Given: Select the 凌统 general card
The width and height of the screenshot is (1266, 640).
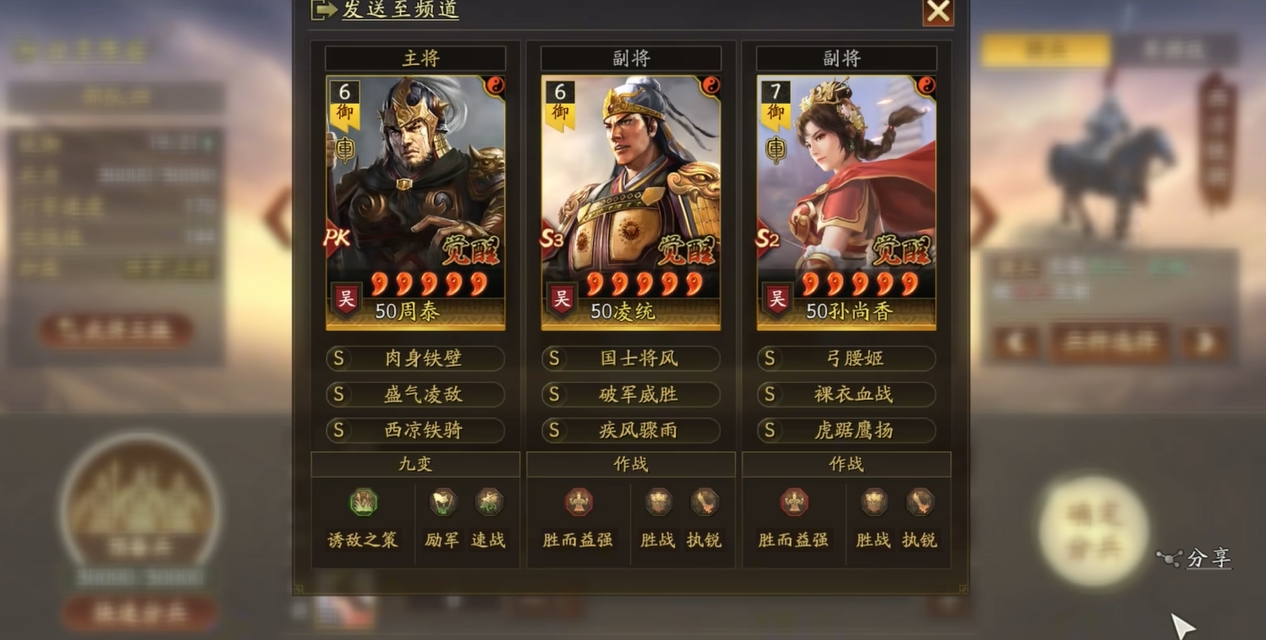Looking at the screenshot, I should pos(630,202).
